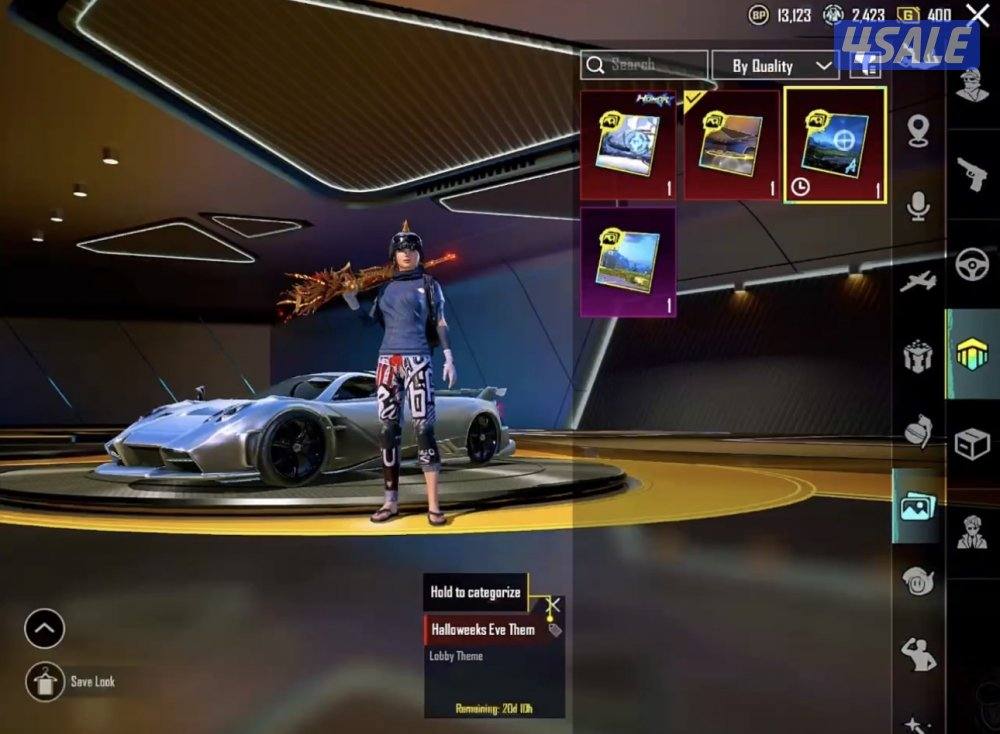Select the highlighted lobby theme with clock icon
This screenshot has height=734, width=1000.
pyautogui.click(x=834, y=145)
